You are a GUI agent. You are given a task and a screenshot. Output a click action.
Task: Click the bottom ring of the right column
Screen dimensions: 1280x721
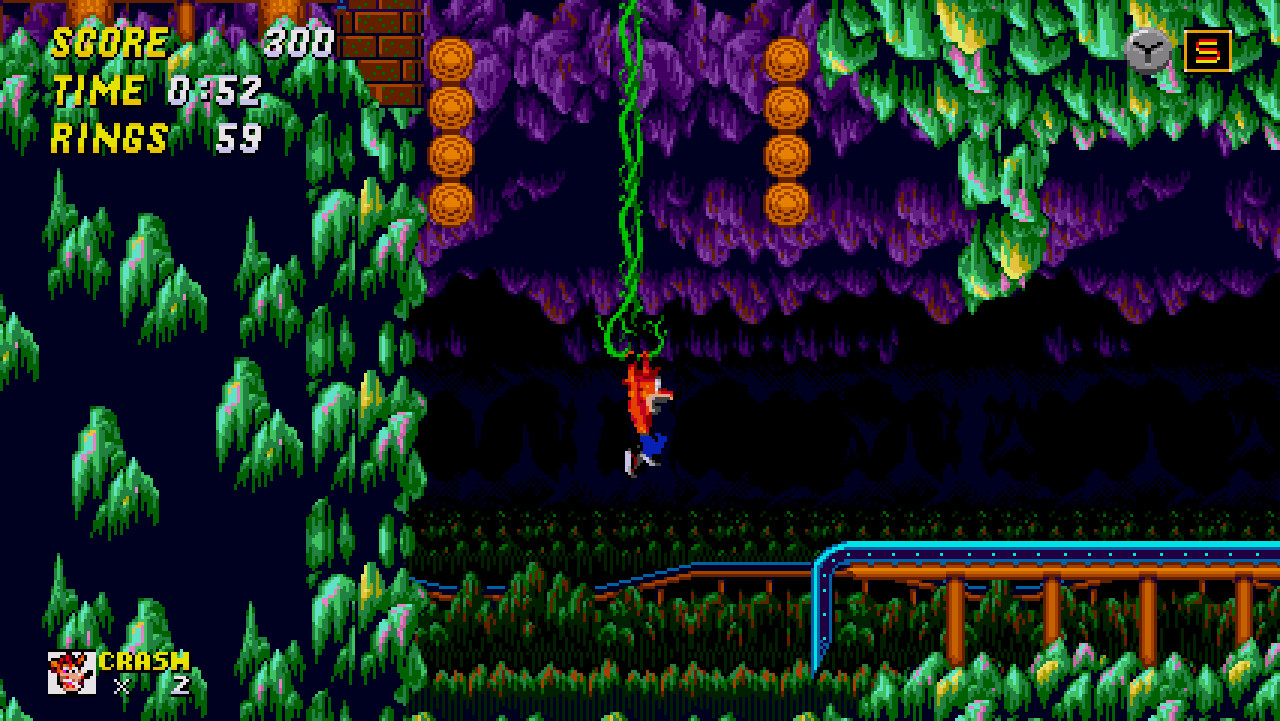pos(784,205)
